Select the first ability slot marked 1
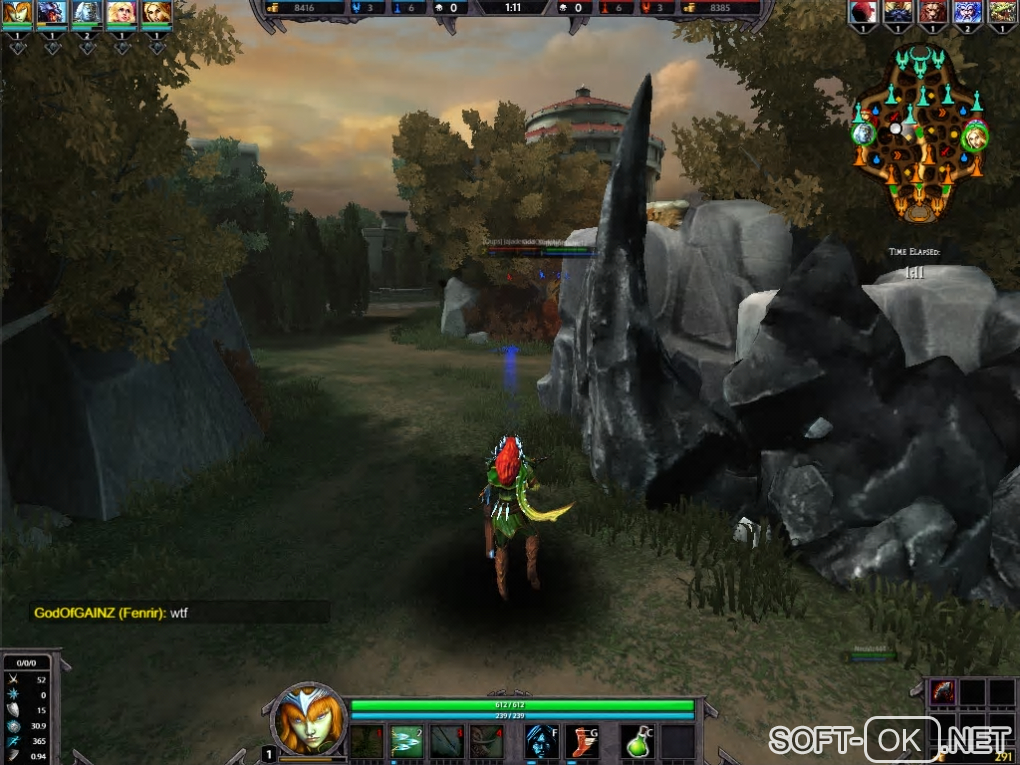The height and width of the screenshot is (765, 1020). [x=366, y=741]
